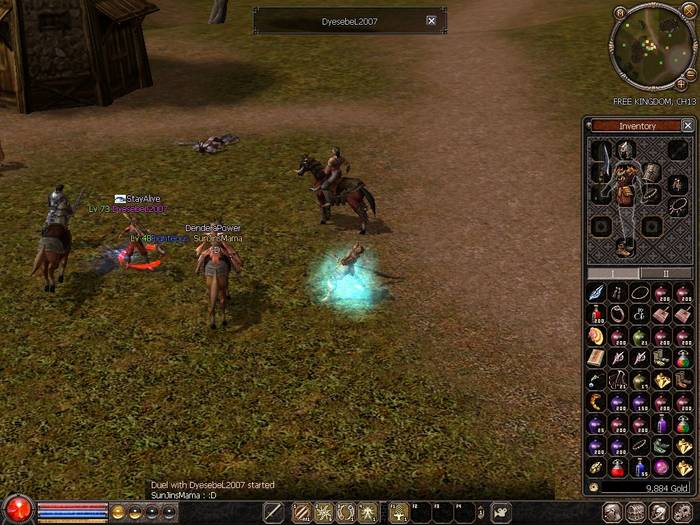
Task: Select the equipped shoes slot
Action: (x=625, y=246)
